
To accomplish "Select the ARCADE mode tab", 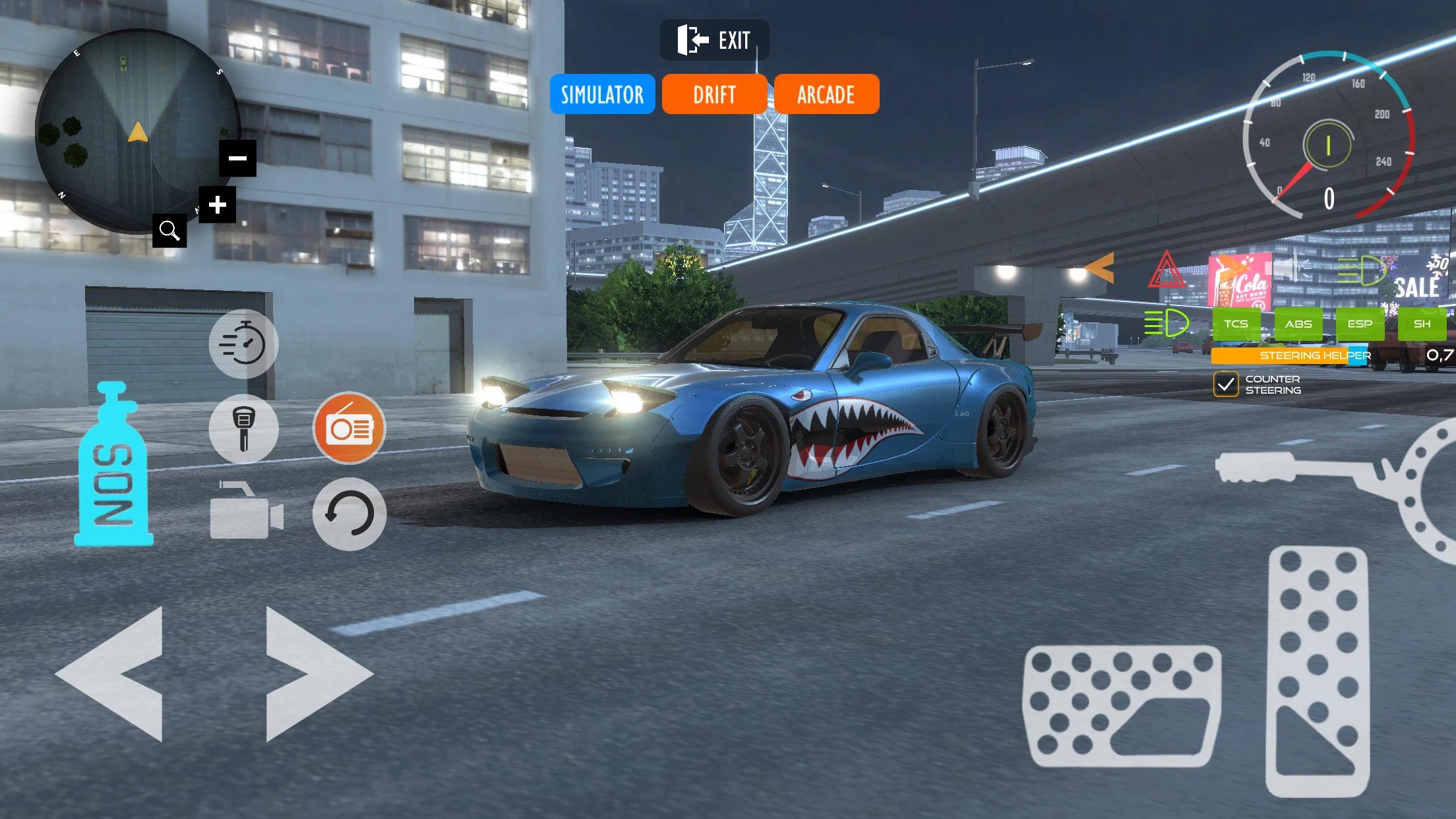I will click(826, 94).
